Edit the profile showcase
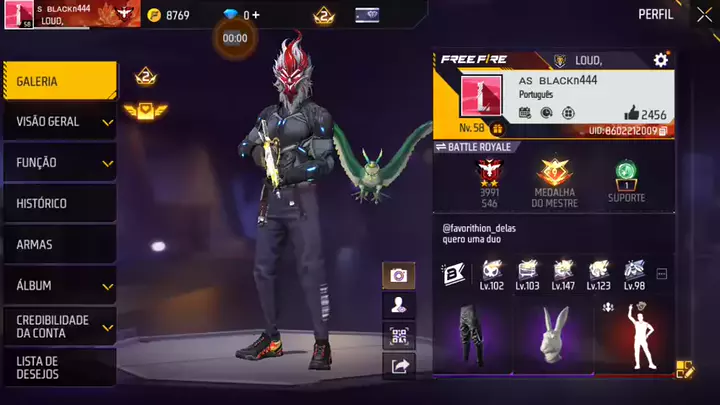 (x=685, y=369)
